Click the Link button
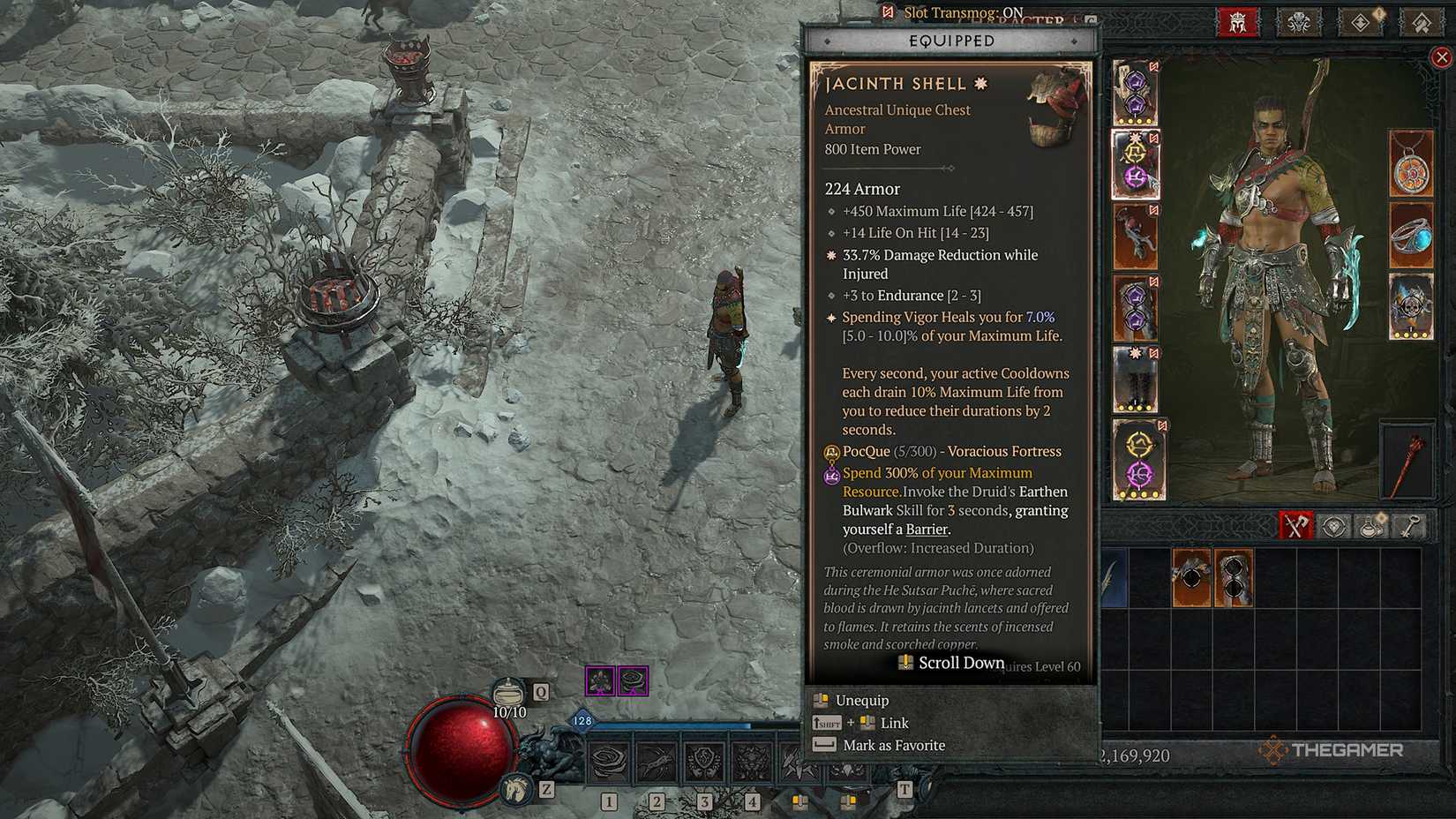The width and height of the screenshot is (1456, 819). 894,722
